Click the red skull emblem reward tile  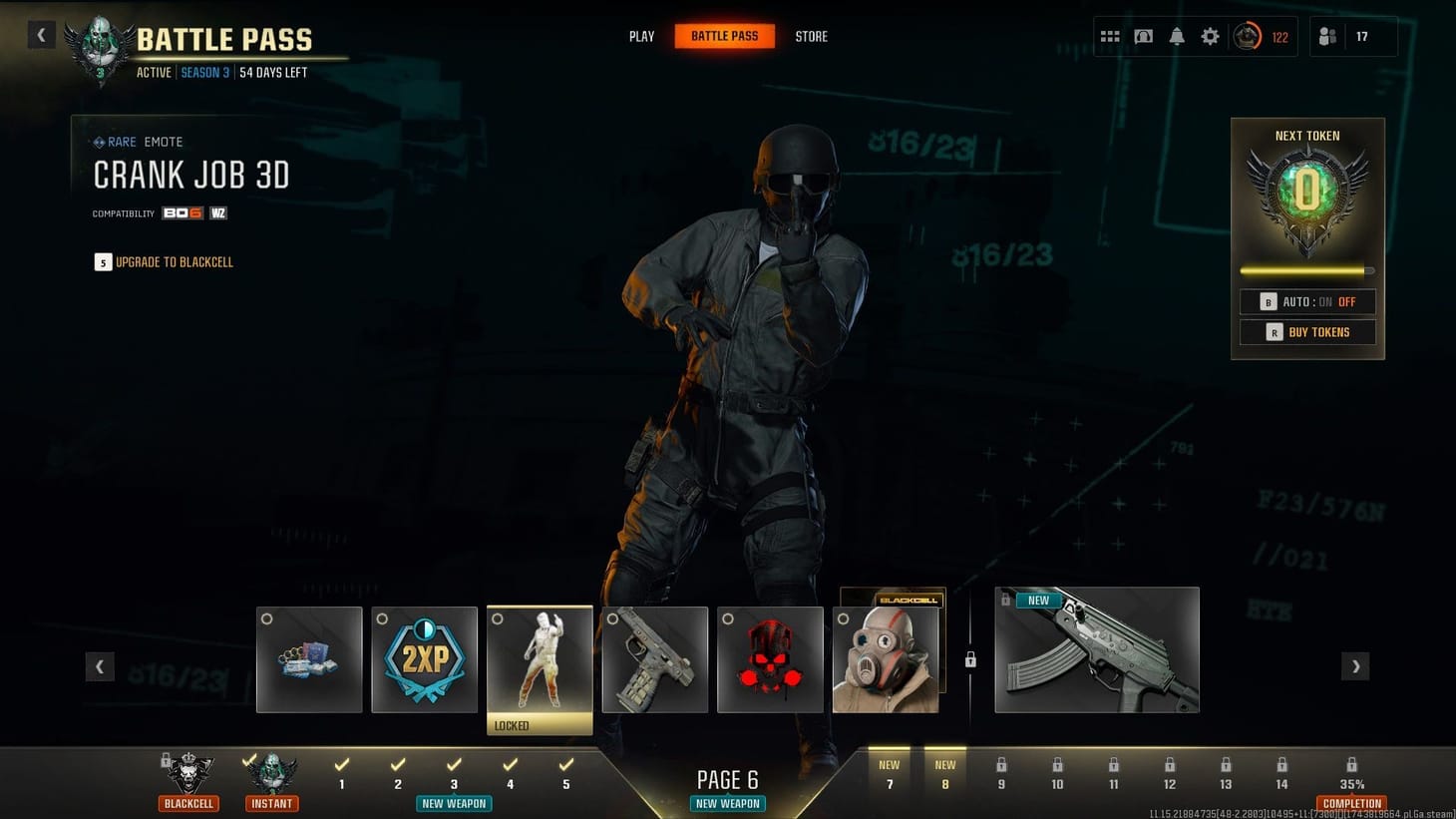click(770, 659)
